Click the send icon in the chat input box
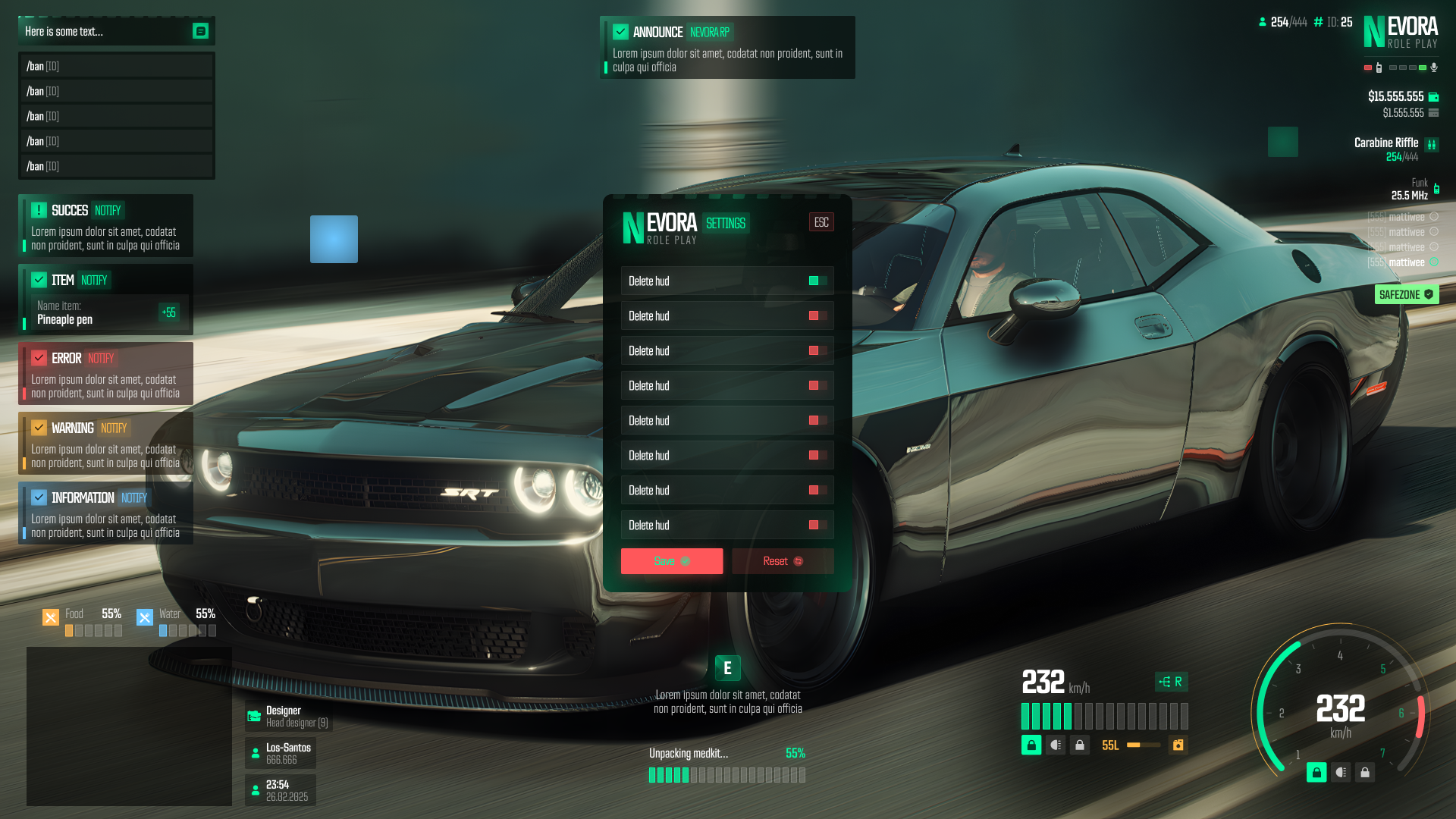 click(x=199, y=30)
